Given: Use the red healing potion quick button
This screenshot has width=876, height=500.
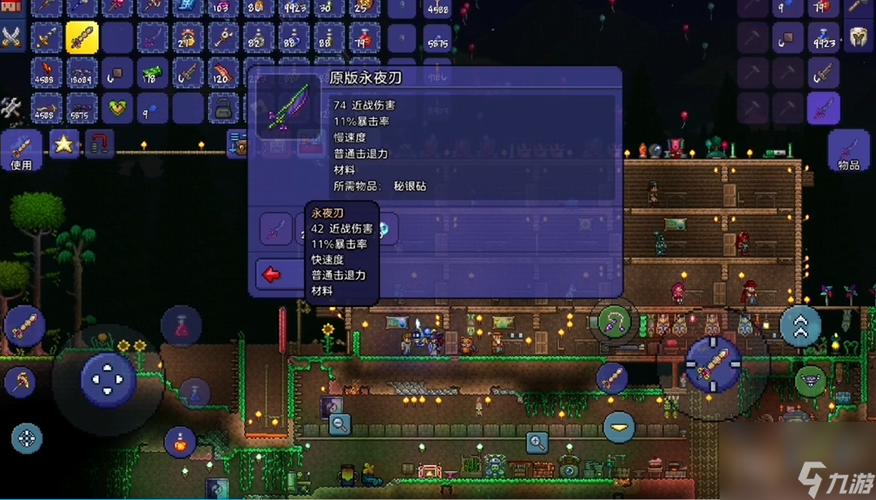Looking at the screenshot, I should [x=182, y=325].
